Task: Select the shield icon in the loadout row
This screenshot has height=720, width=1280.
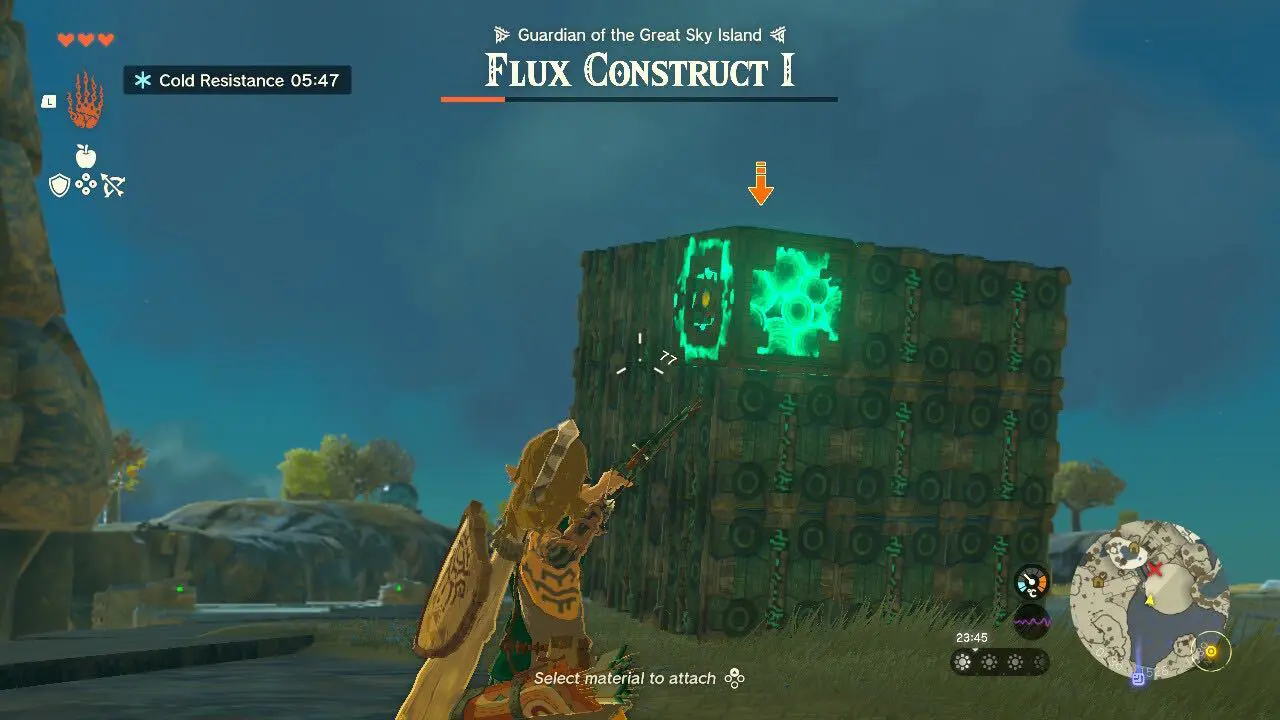Action: 60,186
